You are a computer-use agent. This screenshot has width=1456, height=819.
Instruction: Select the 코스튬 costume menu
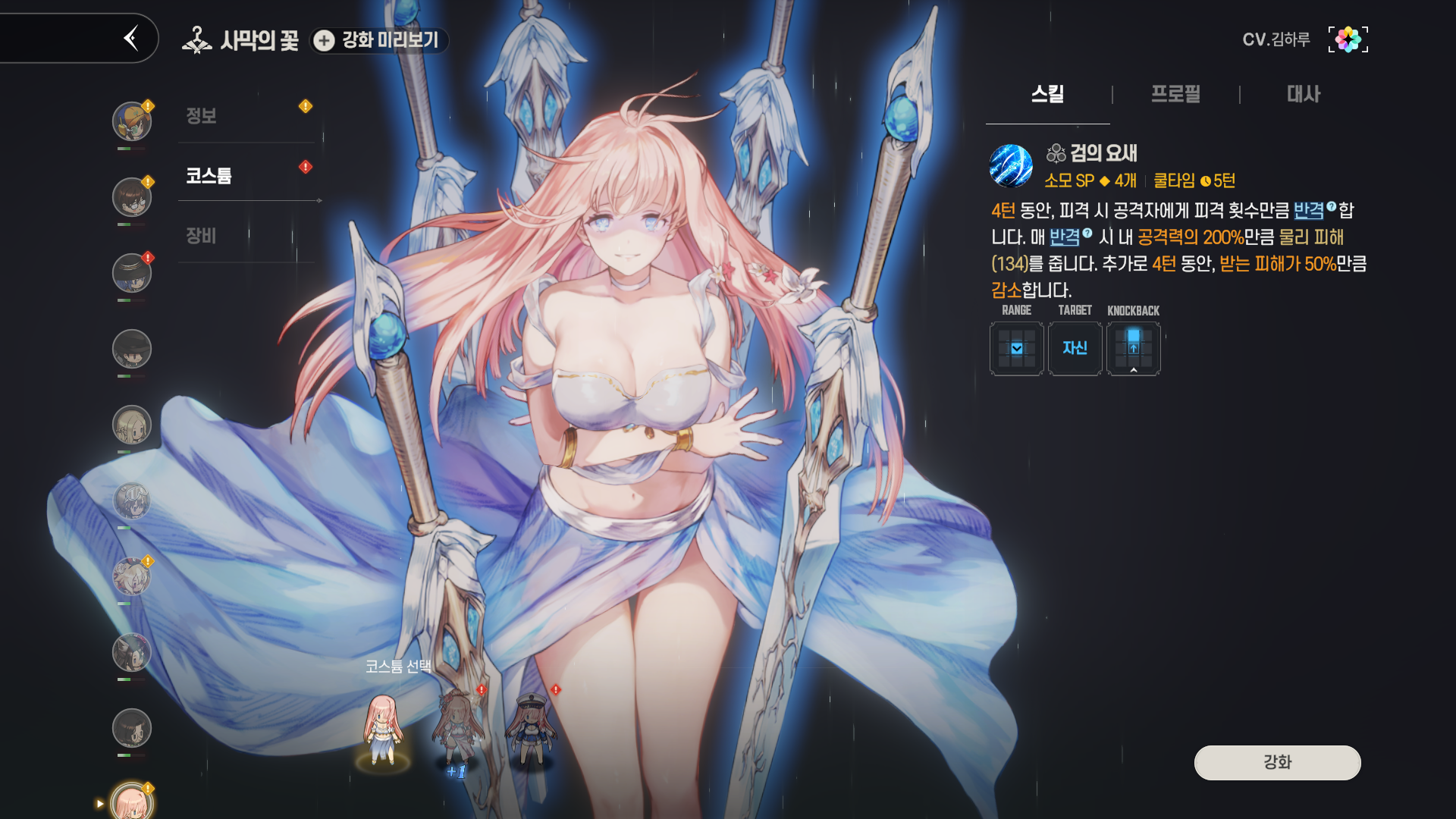tap(209, 176)
